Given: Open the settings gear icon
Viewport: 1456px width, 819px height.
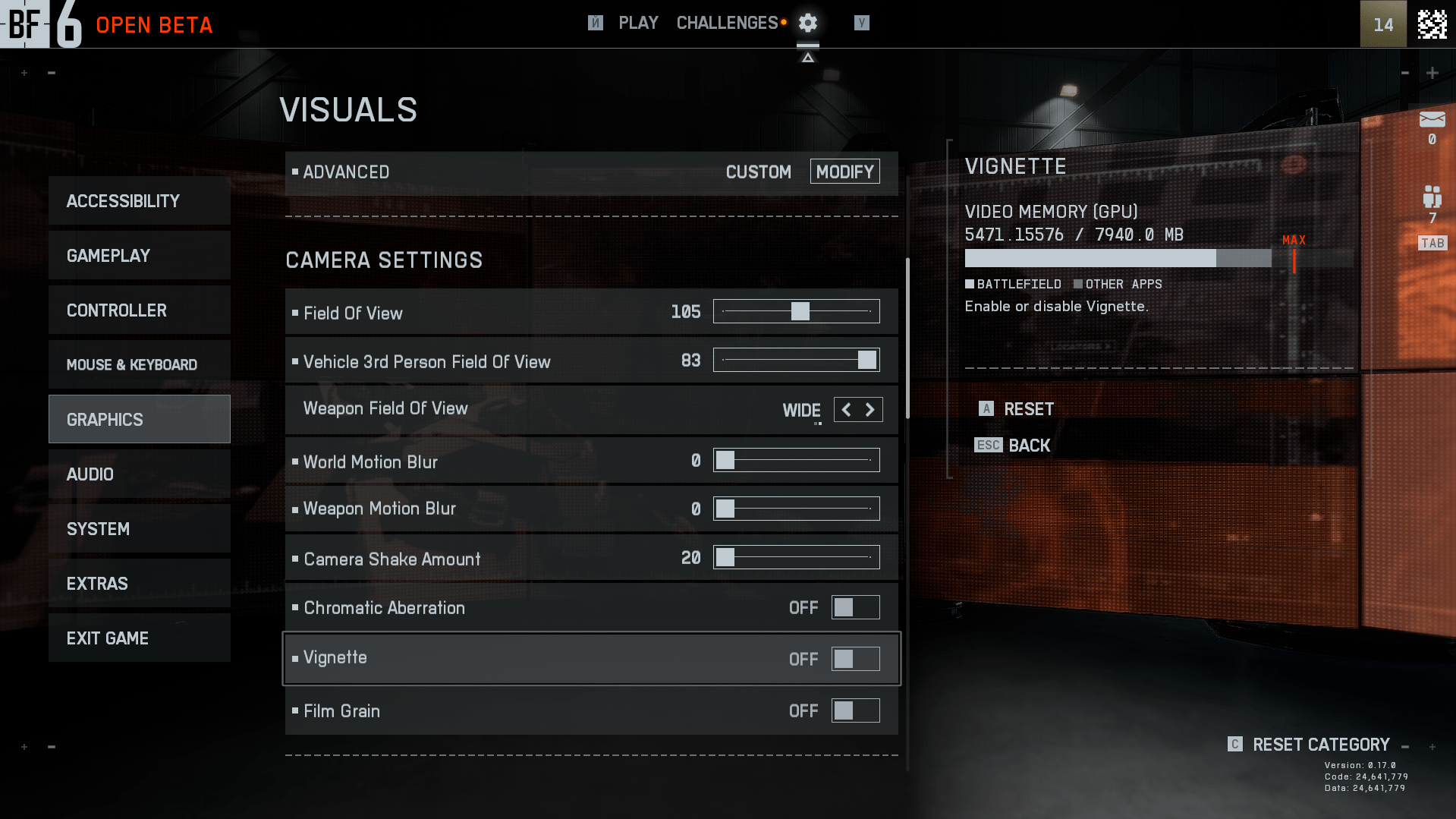Looking at the screenshot, I should pyautogui.click(x=807, y=23).
